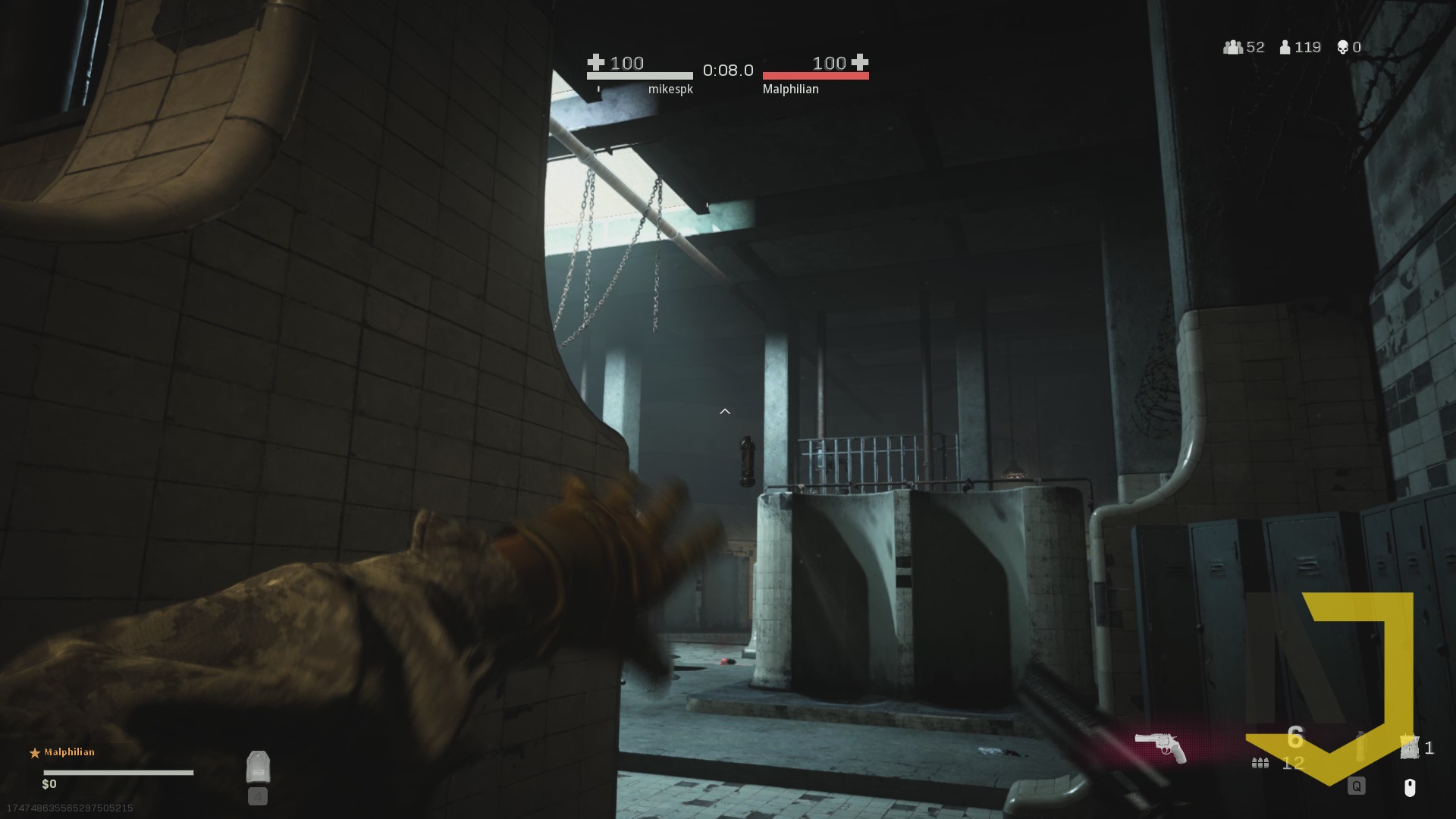Viewport: 1456px width, 819px height.
Task: Select the tactical equipment icon showing 1
Action: coord(1409,747)
